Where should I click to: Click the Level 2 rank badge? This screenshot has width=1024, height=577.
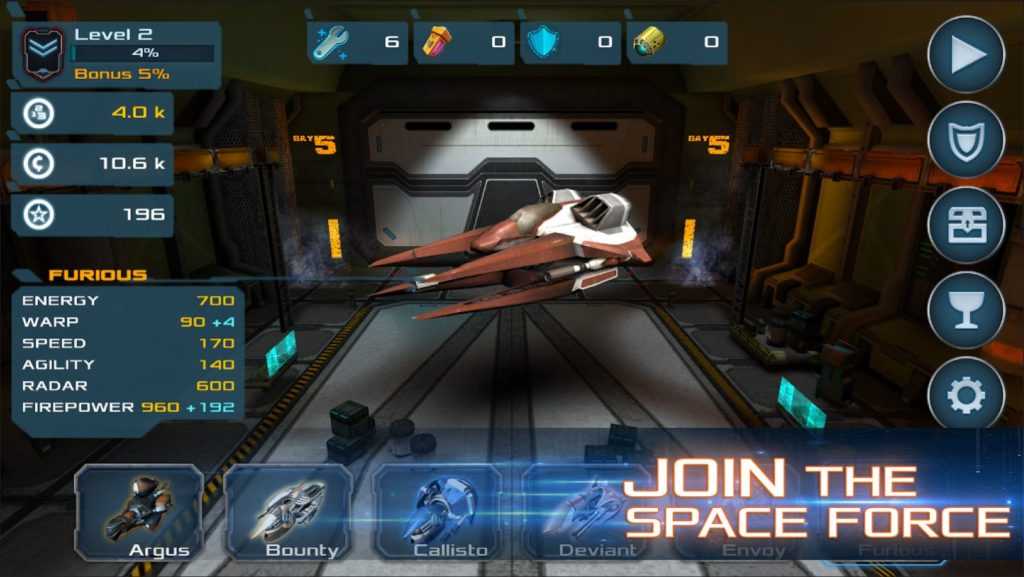point(42,53)
